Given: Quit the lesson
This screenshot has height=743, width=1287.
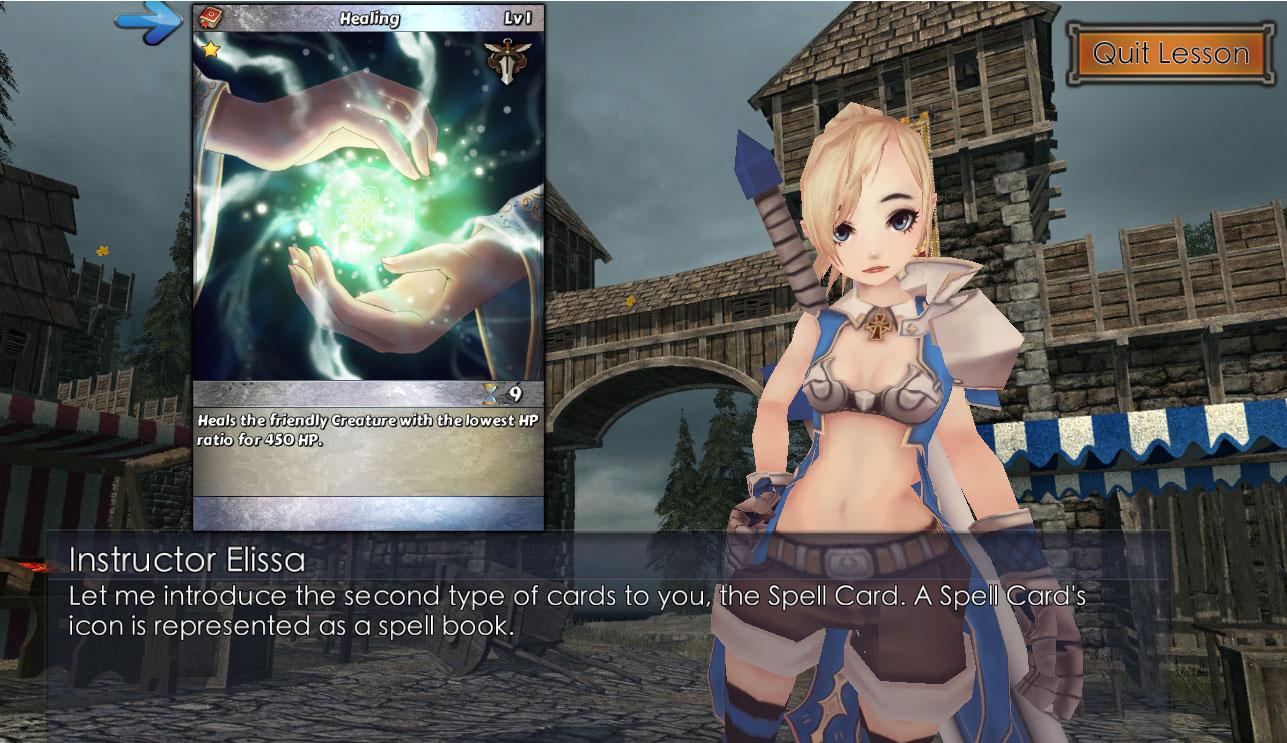Looking at the screenshot, I should pyautogui.click(x=1170, y=53).
